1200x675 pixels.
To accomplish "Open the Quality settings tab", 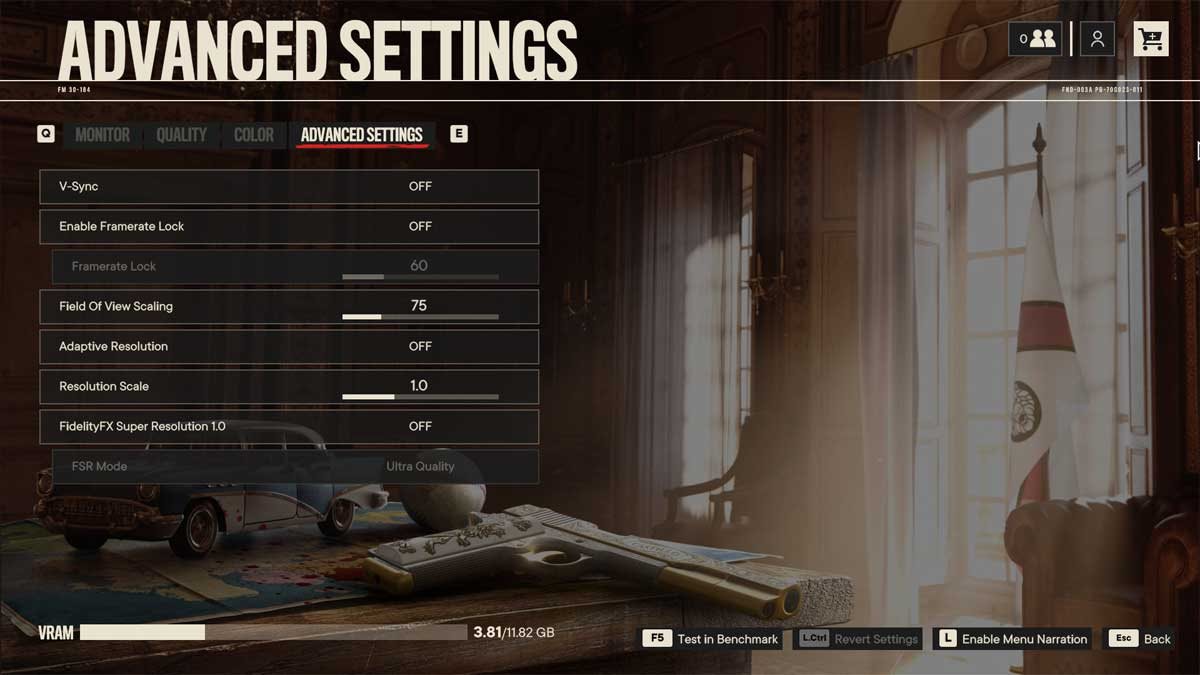I will [x=181, y=135].
